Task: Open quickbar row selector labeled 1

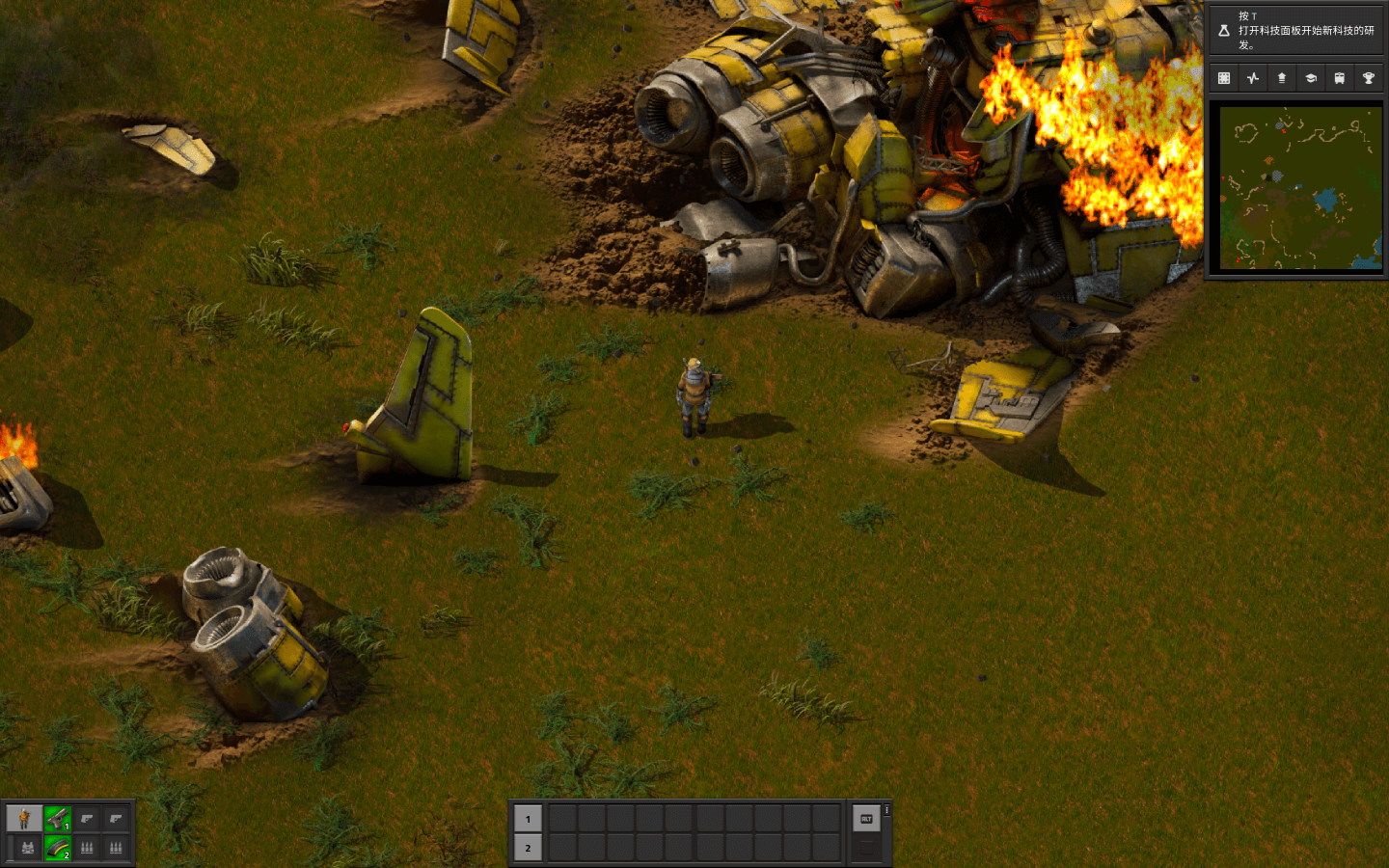Action: coord(528,819)
